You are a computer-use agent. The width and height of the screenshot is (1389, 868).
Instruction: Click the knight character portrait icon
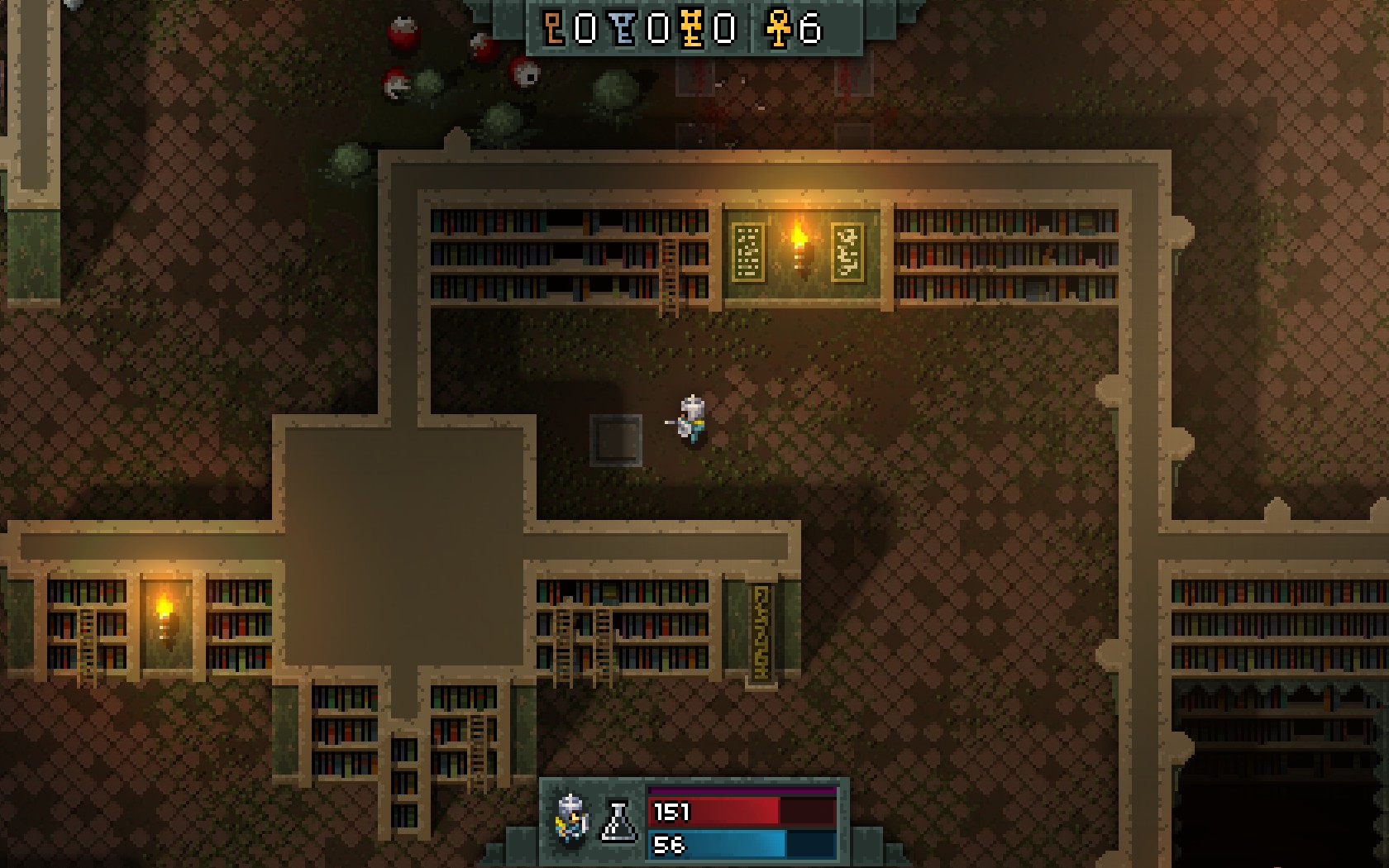click(x=572, y=818)
